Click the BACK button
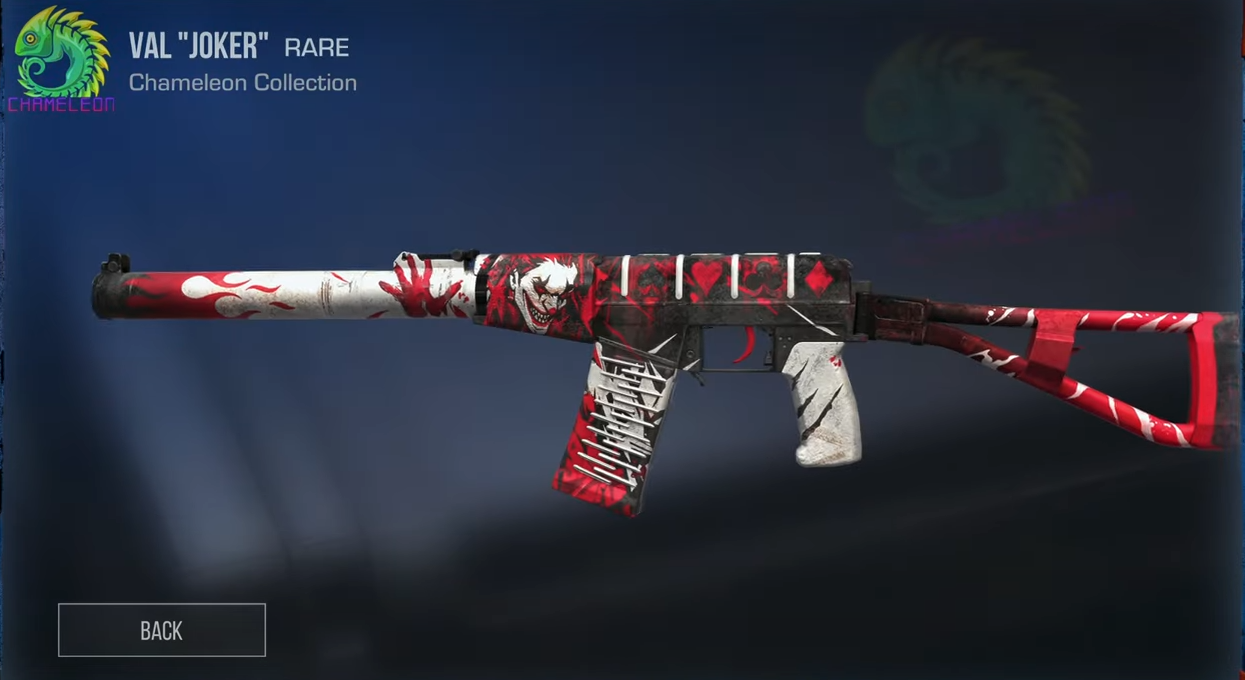This screenshot has width=1245, height=680. coord(162,630)
